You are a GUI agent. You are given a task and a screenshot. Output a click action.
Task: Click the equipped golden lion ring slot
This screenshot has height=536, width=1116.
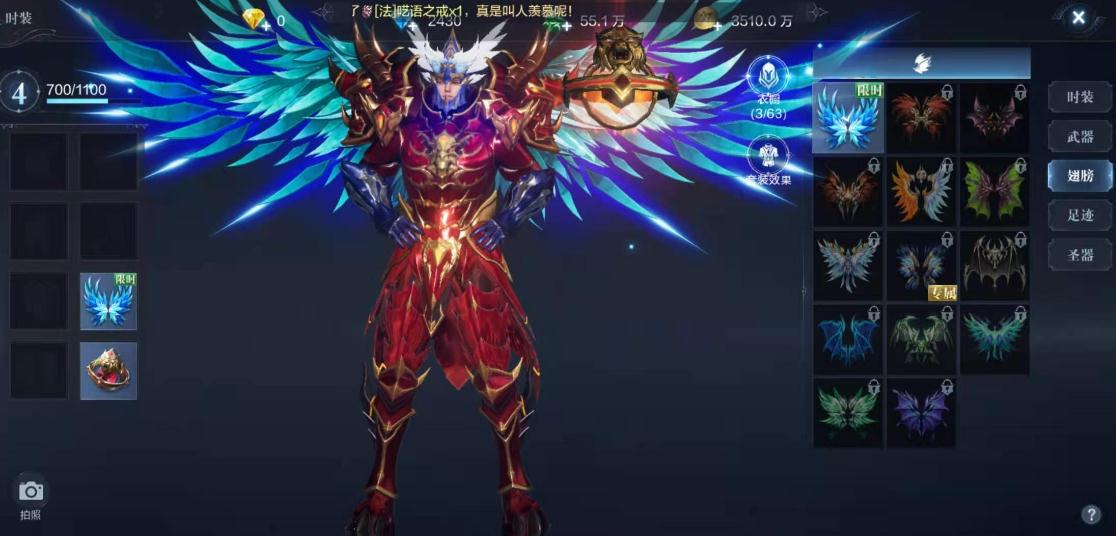[108, 371]
